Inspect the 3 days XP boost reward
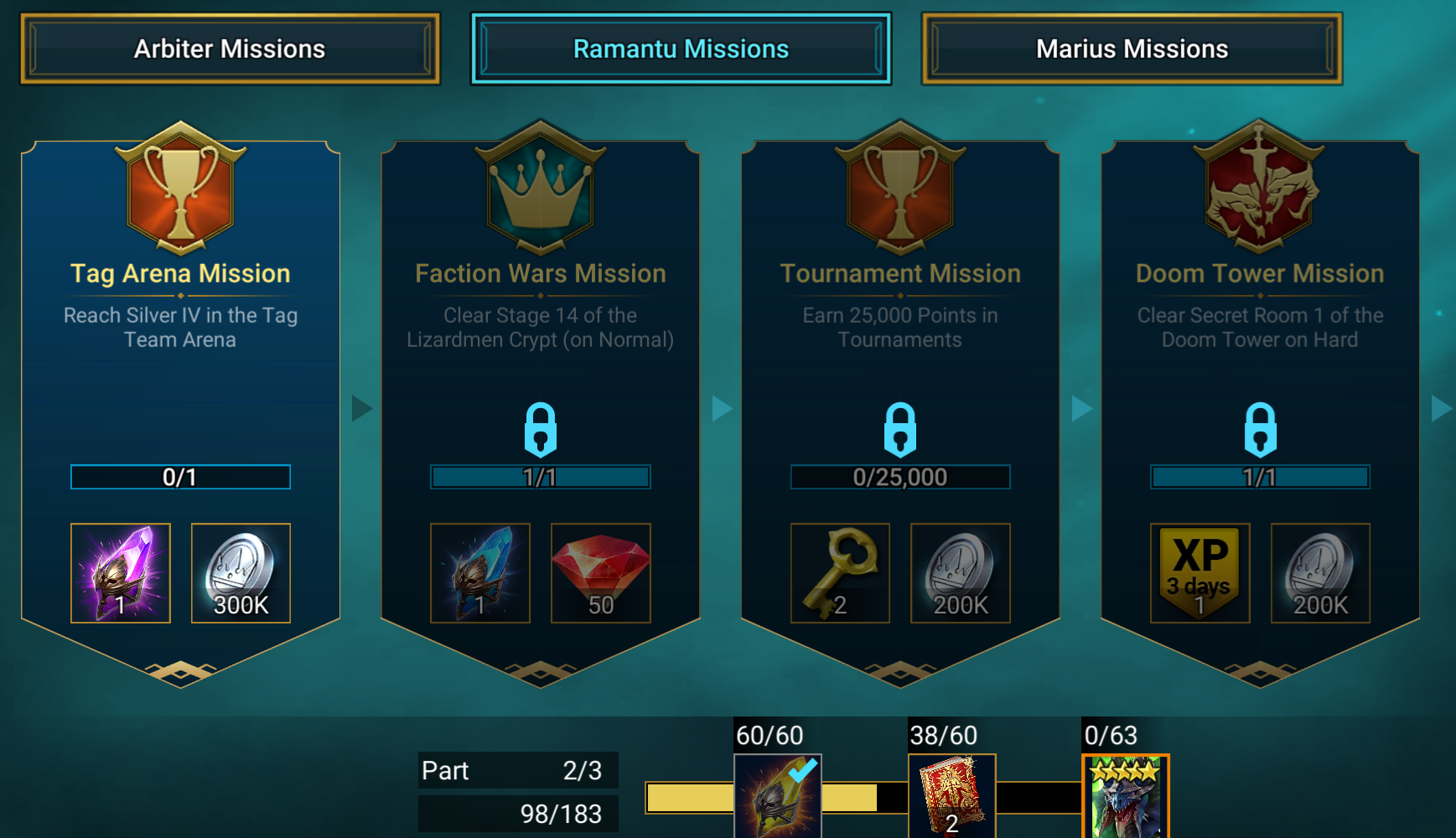1456x838 pixels. click(1200, 573)
